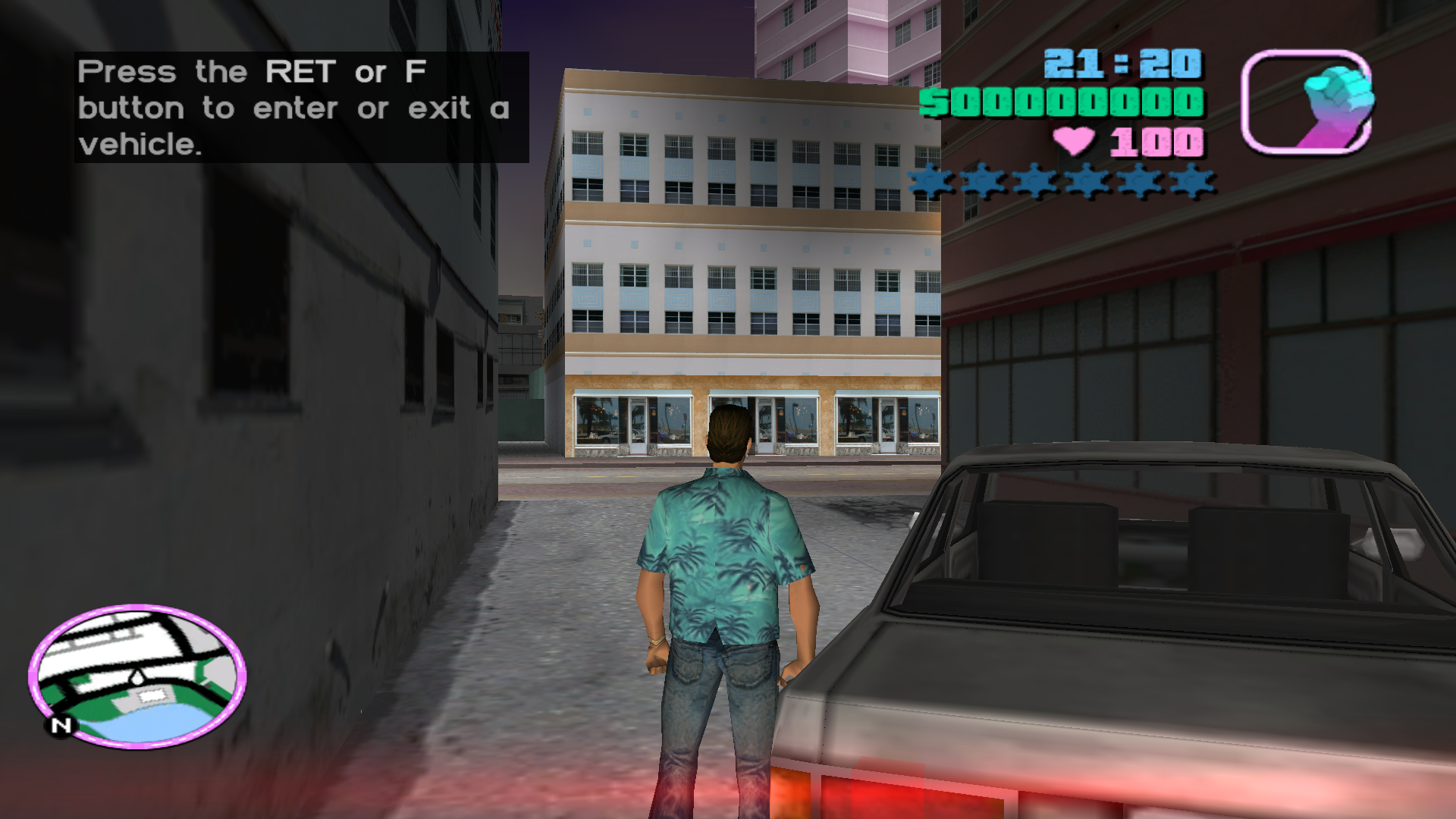Click the circular radar minimap
Viewport: 1456px width, 819px height.
tap(137, 675)
